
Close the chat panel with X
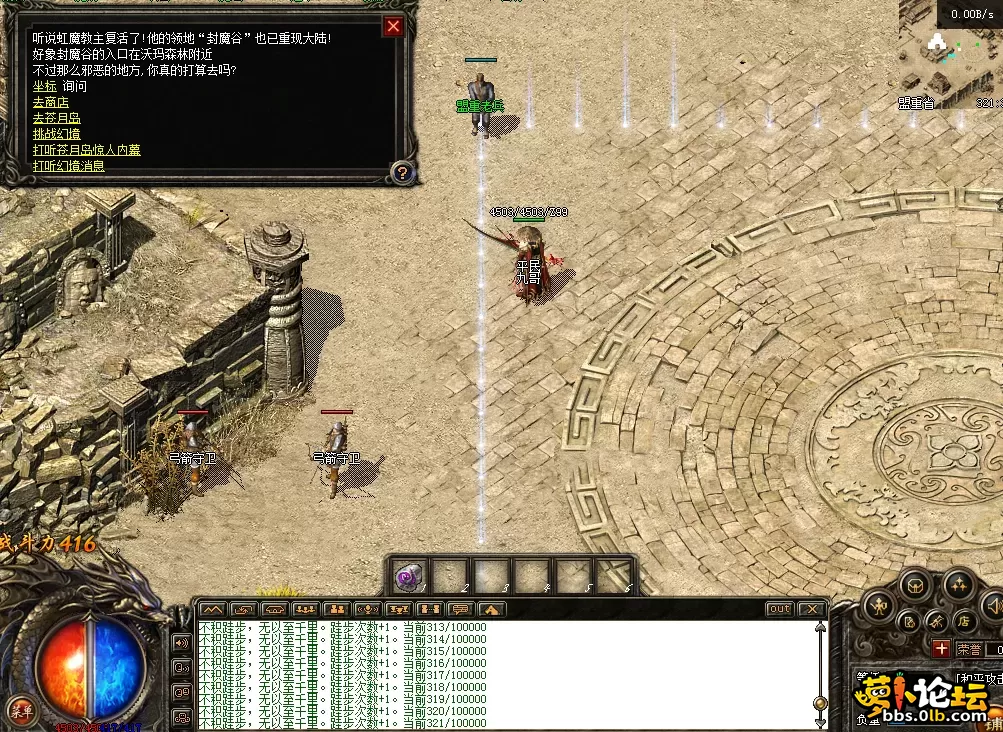point(812,609)
